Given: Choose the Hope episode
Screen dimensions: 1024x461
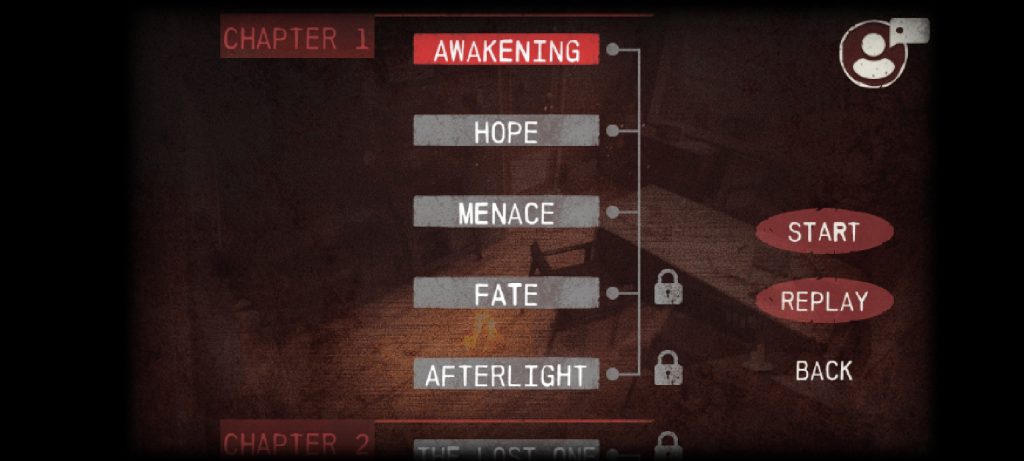Looking at the screenshot, I should [x=506, y=131].
